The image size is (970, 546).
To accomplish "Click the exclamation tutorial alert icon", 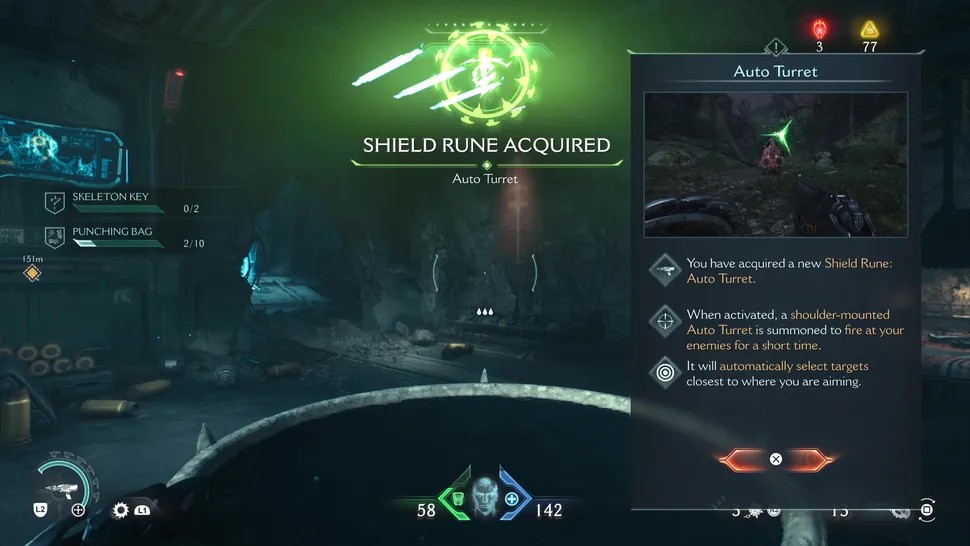I will click(x=776, y=47).
